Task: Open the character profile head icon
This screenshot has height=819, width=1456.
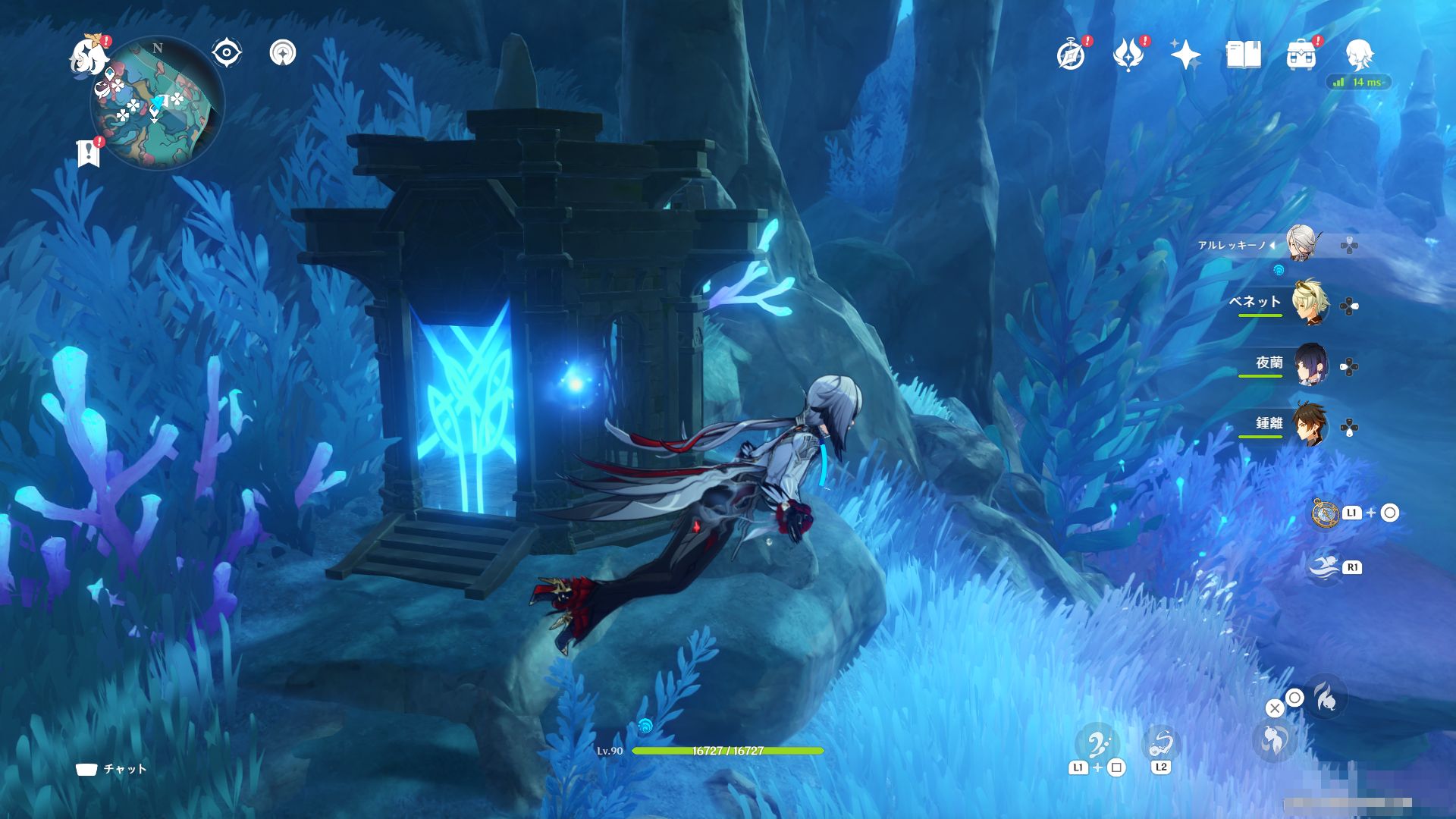Action: click(x=1358, y=55)
